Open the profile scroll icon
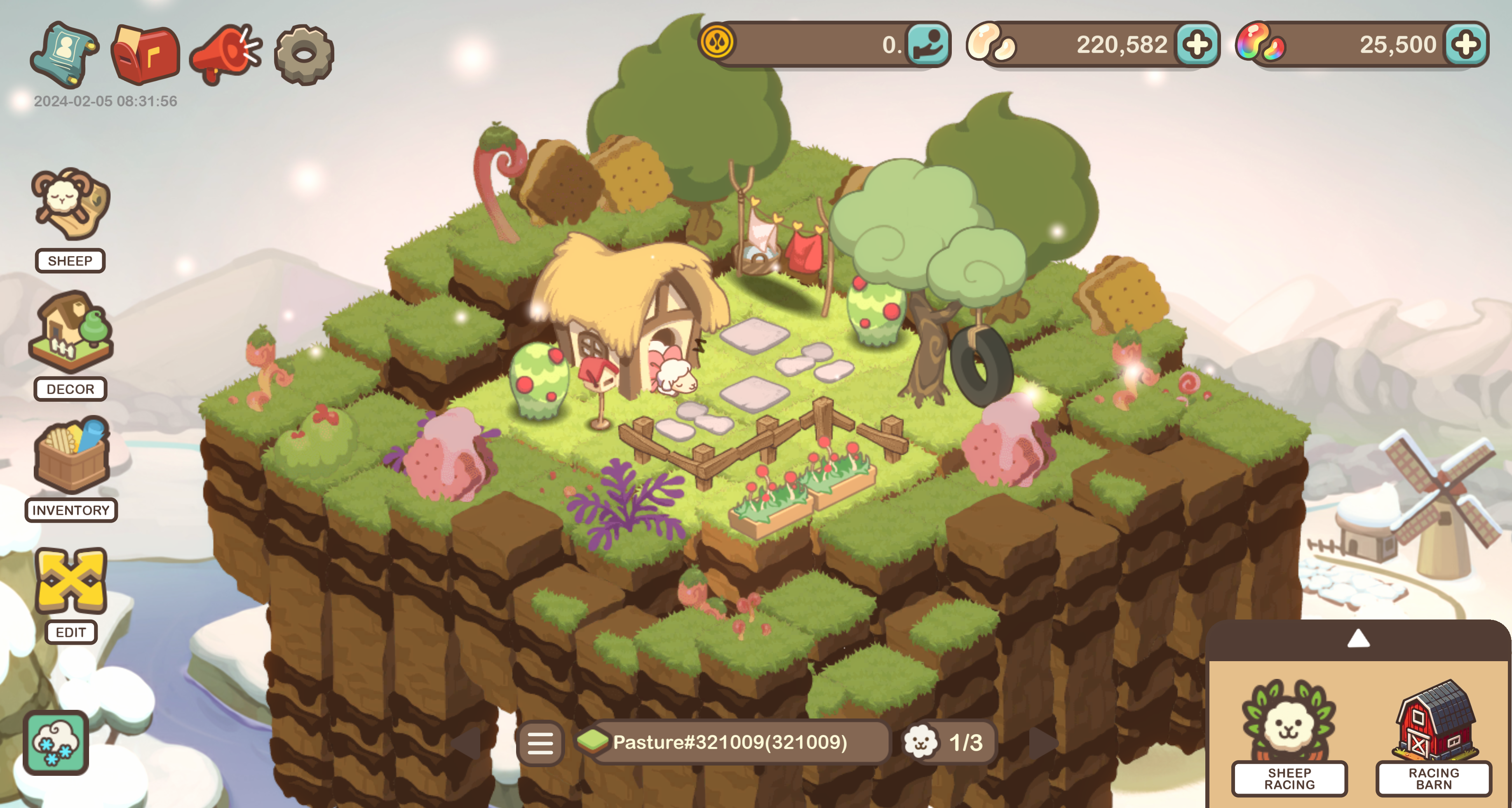The width and height of the screenshot is (1512, 808). pos(65,54)
